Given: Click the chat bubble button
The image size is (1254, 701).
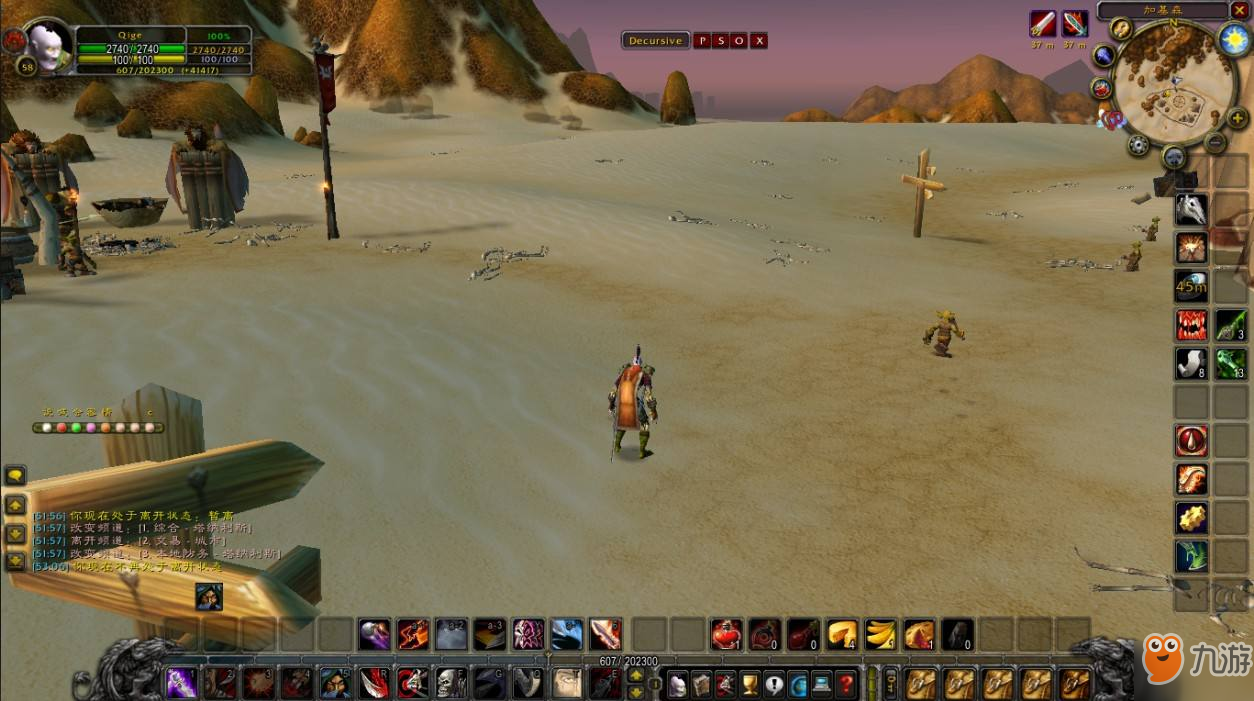Looking at the screenshot, I should click(x=15, y=476).
